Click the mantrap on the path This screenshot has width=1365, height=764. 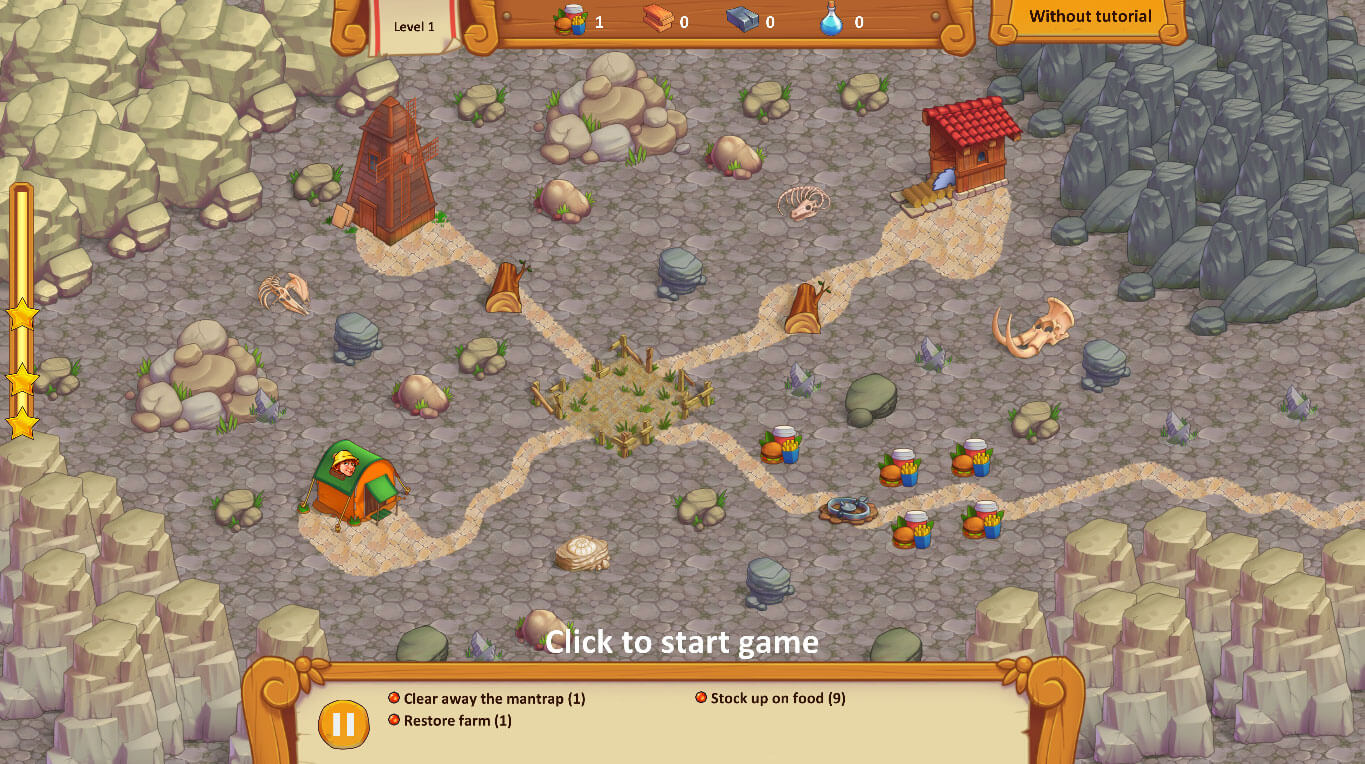[x=848, y=510]
